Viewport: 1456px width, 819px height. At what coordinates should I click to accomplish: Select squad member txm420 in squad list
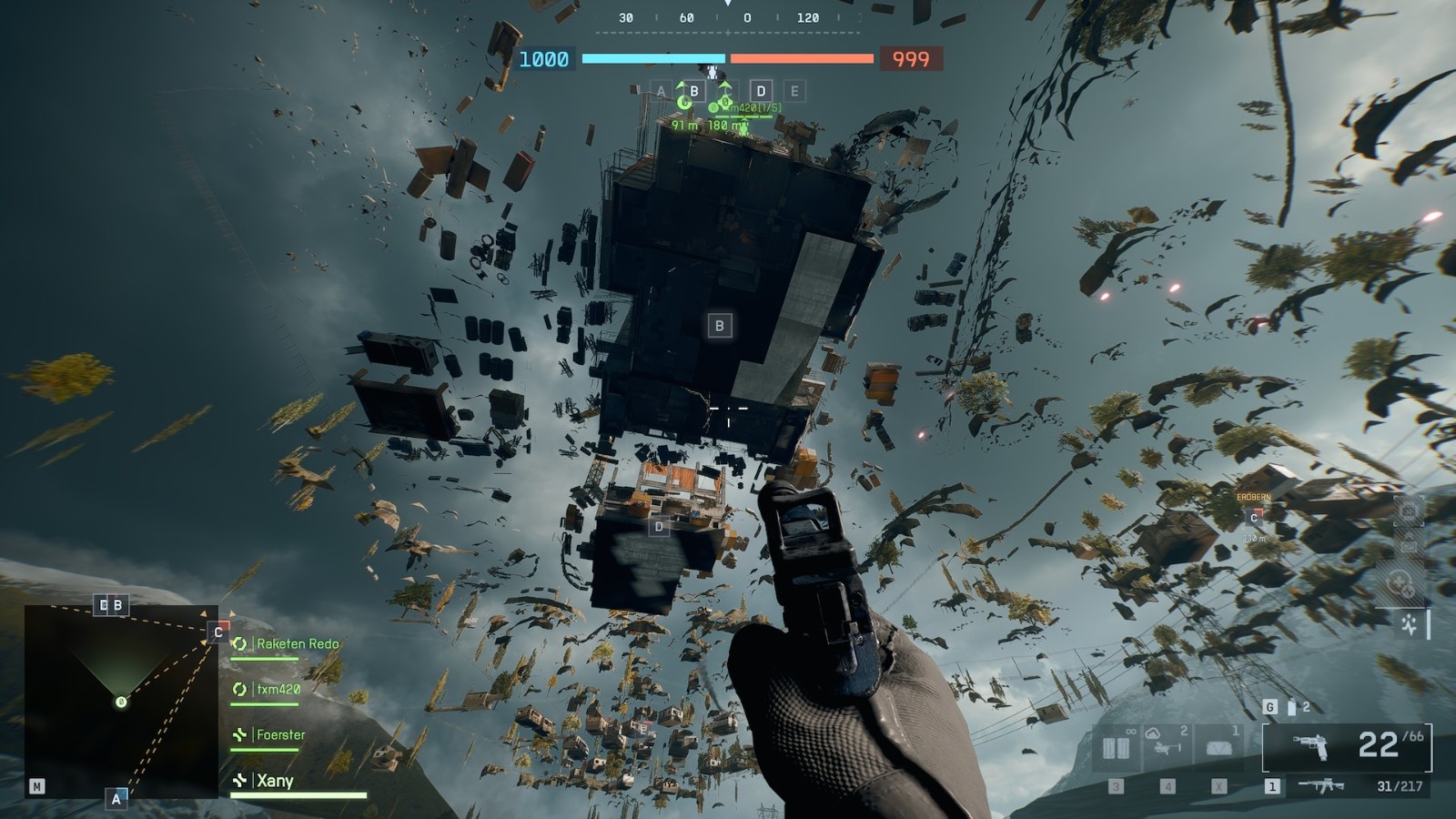tap(278, 690)
